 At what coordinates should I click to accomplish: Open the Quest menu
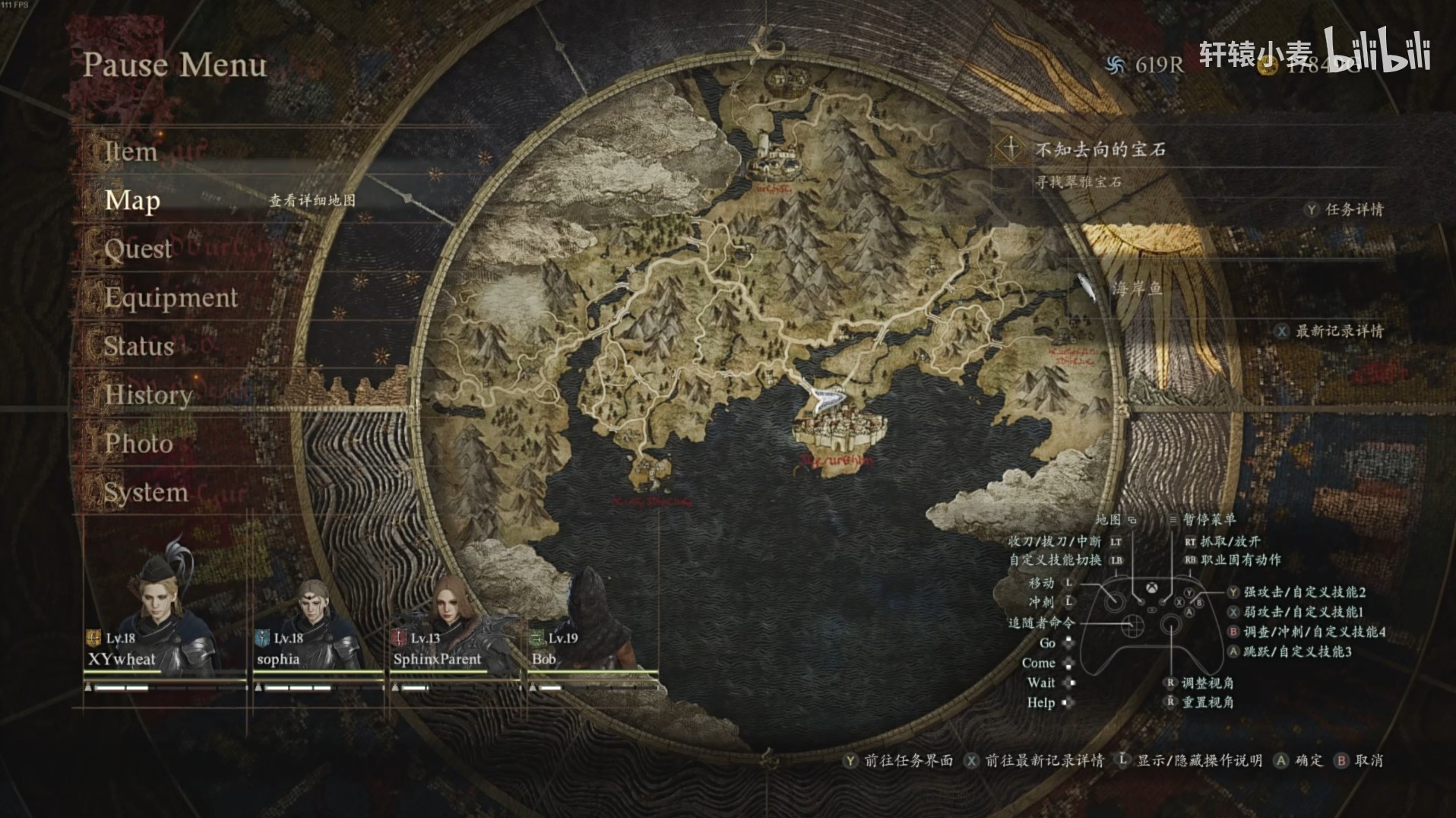coord(138,249)
